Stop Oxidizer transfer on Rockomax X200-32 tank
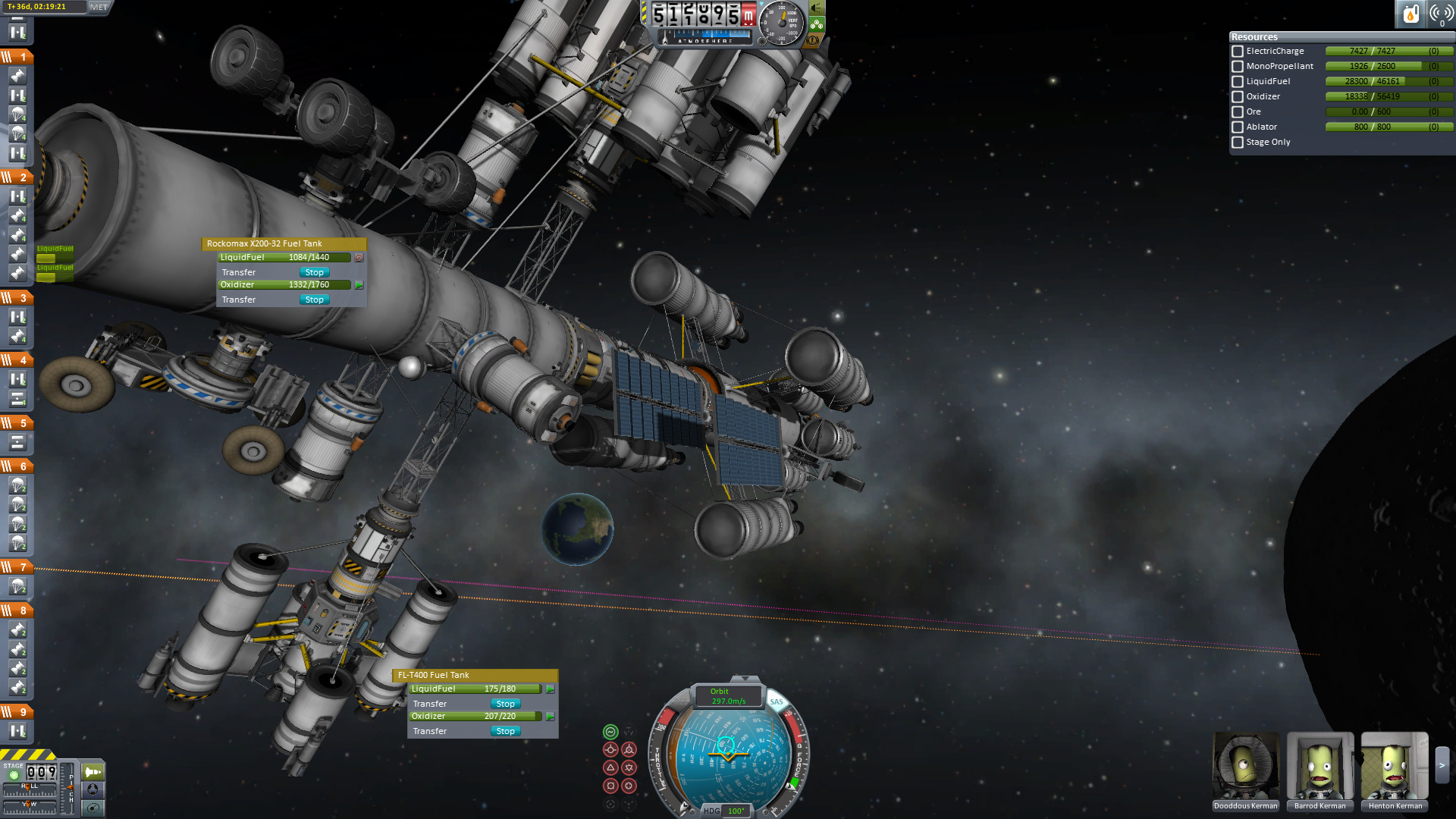This screenshot has width=1456, height=819. (314, 300)
